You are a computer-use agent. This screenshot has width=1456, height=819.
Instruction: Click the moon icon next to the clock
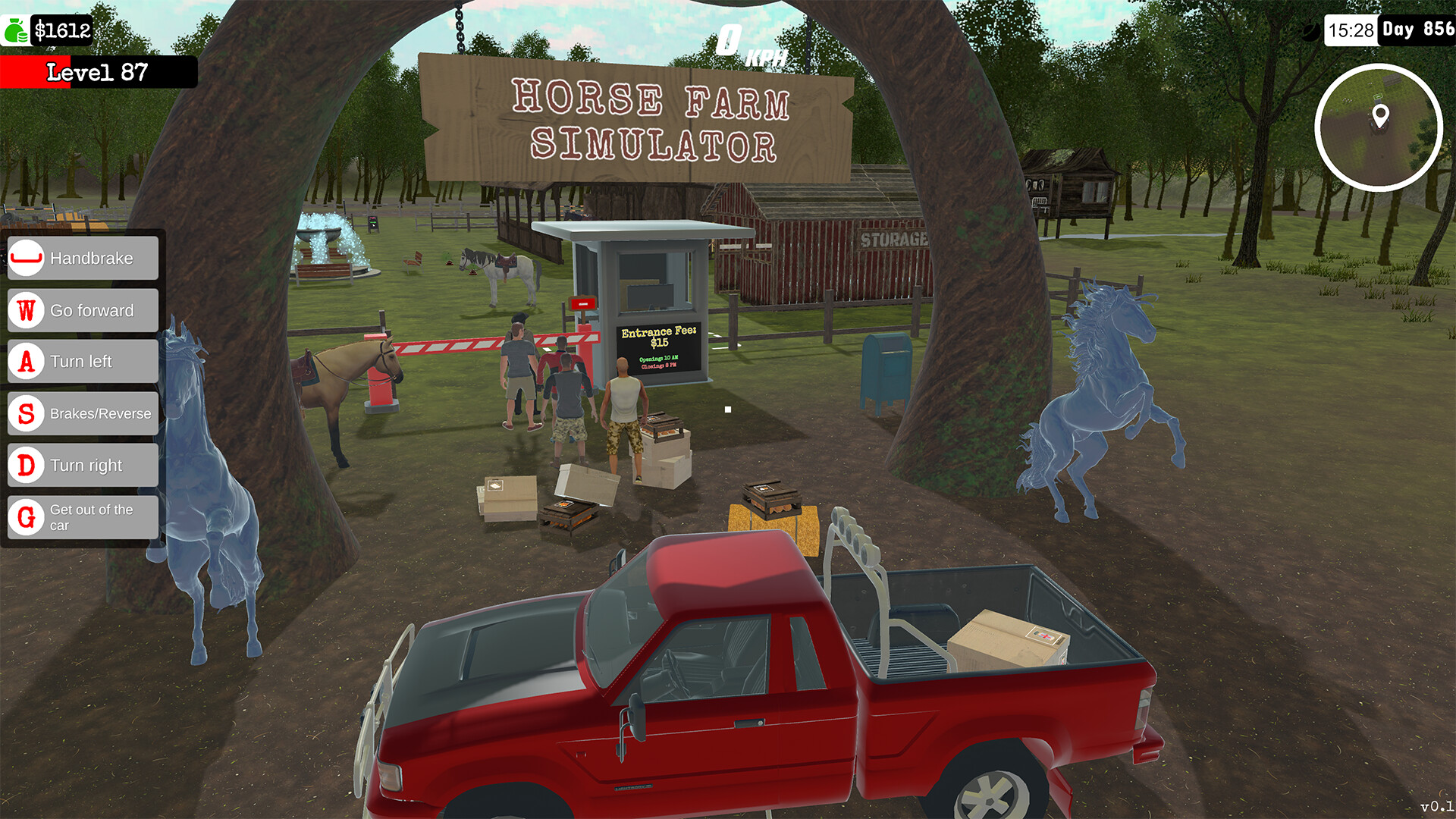point(1310,30)
